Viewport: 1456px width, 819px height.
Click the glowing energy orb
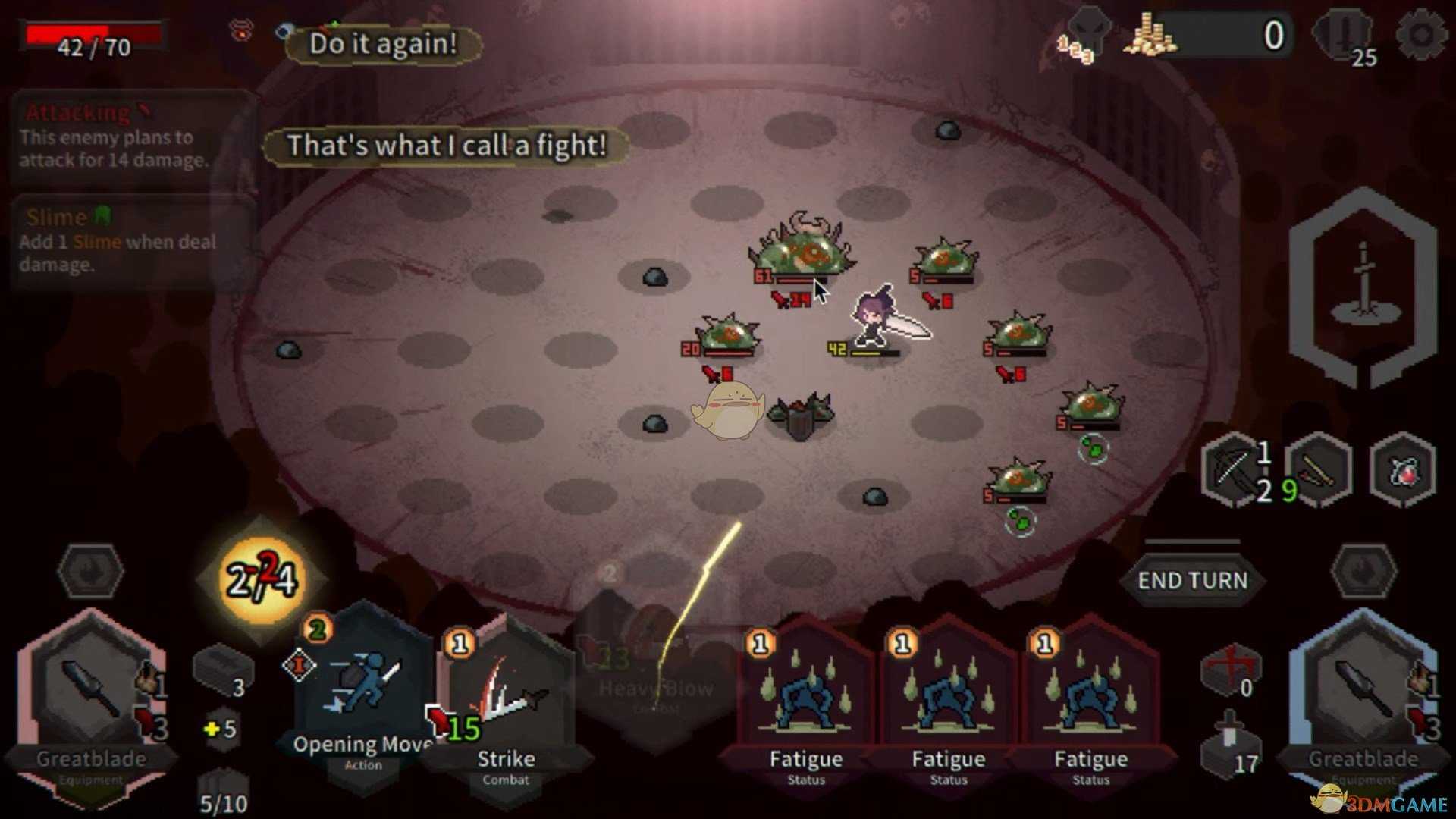click(262, 579)
